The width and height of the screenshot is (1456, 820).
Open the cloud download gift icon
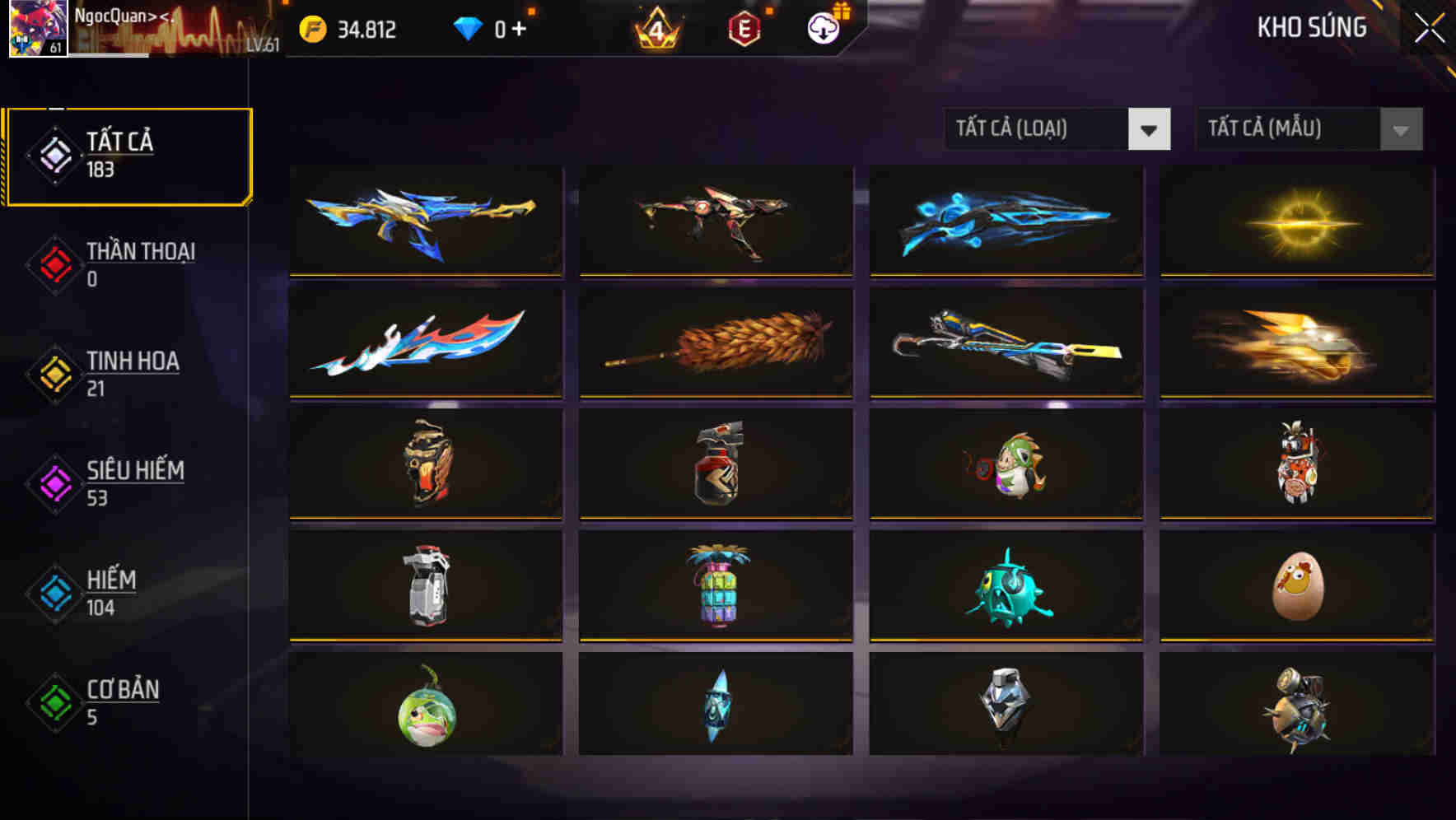pos(821,29)
